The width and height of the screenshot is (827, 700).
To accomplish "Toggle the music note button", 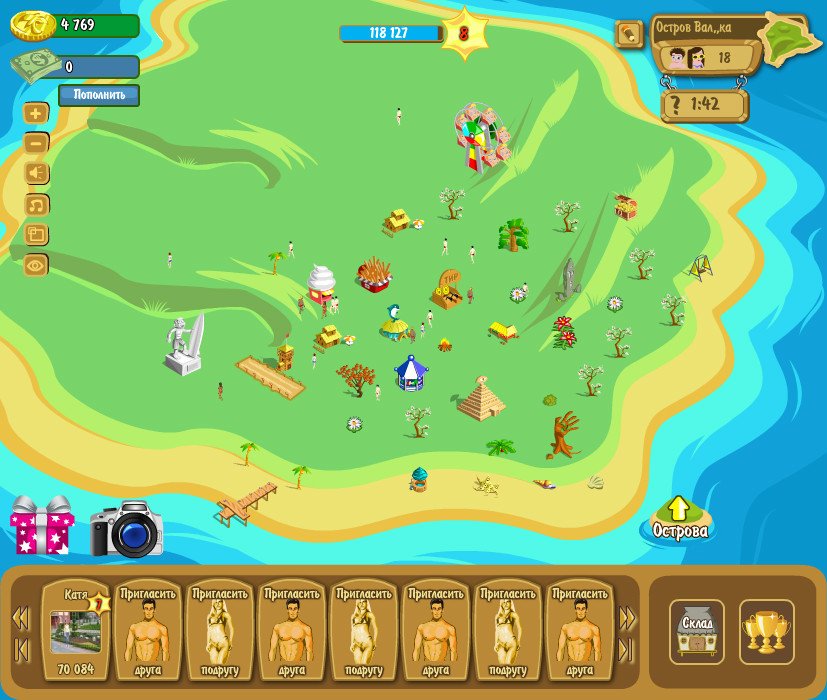I will click(x=36, y=205).
